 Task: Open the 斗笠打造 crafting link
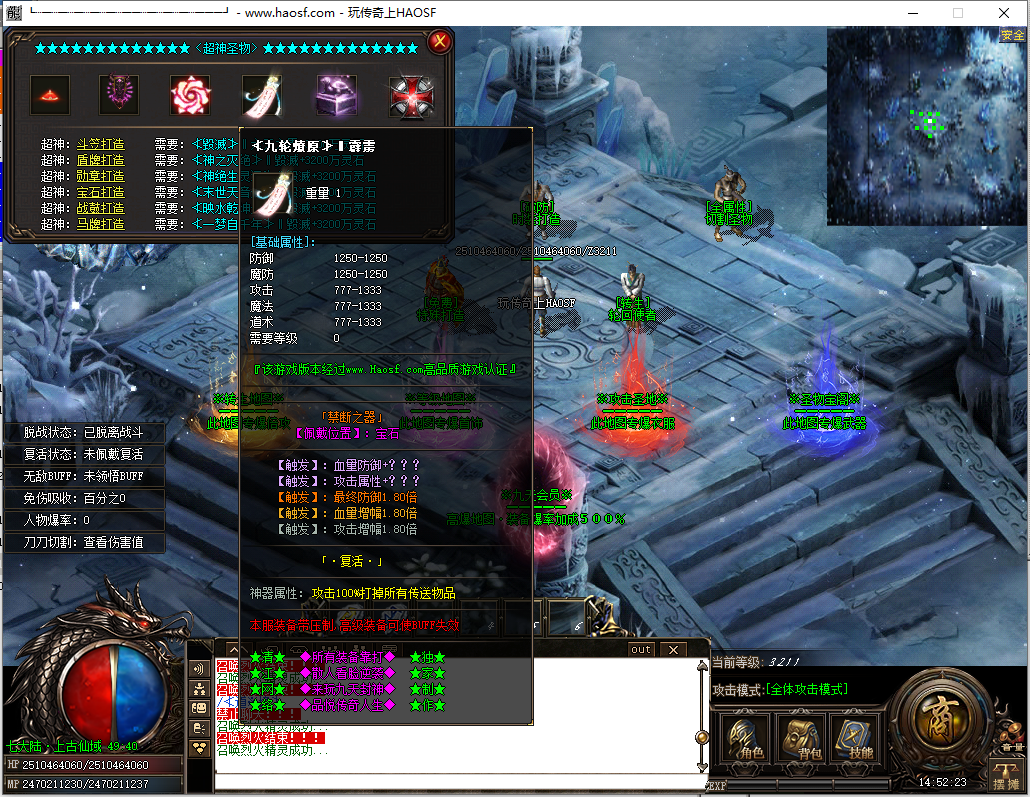click(x=100, y=144)
